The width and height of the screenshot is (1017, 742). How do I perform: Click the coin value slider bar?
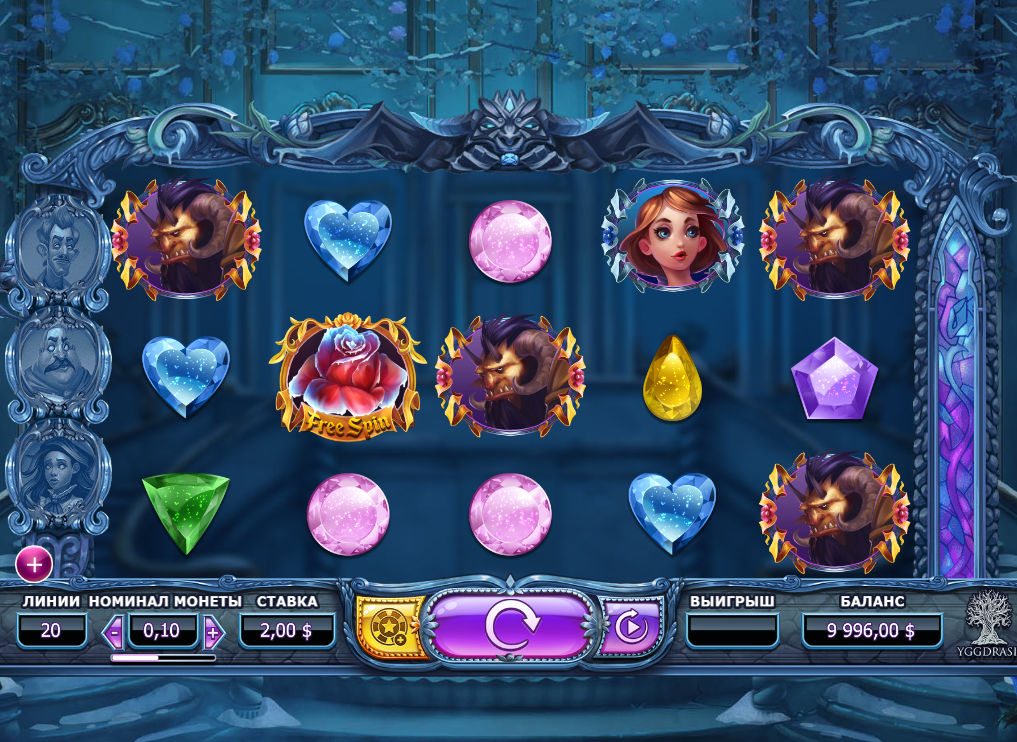(x=163, y=658)
